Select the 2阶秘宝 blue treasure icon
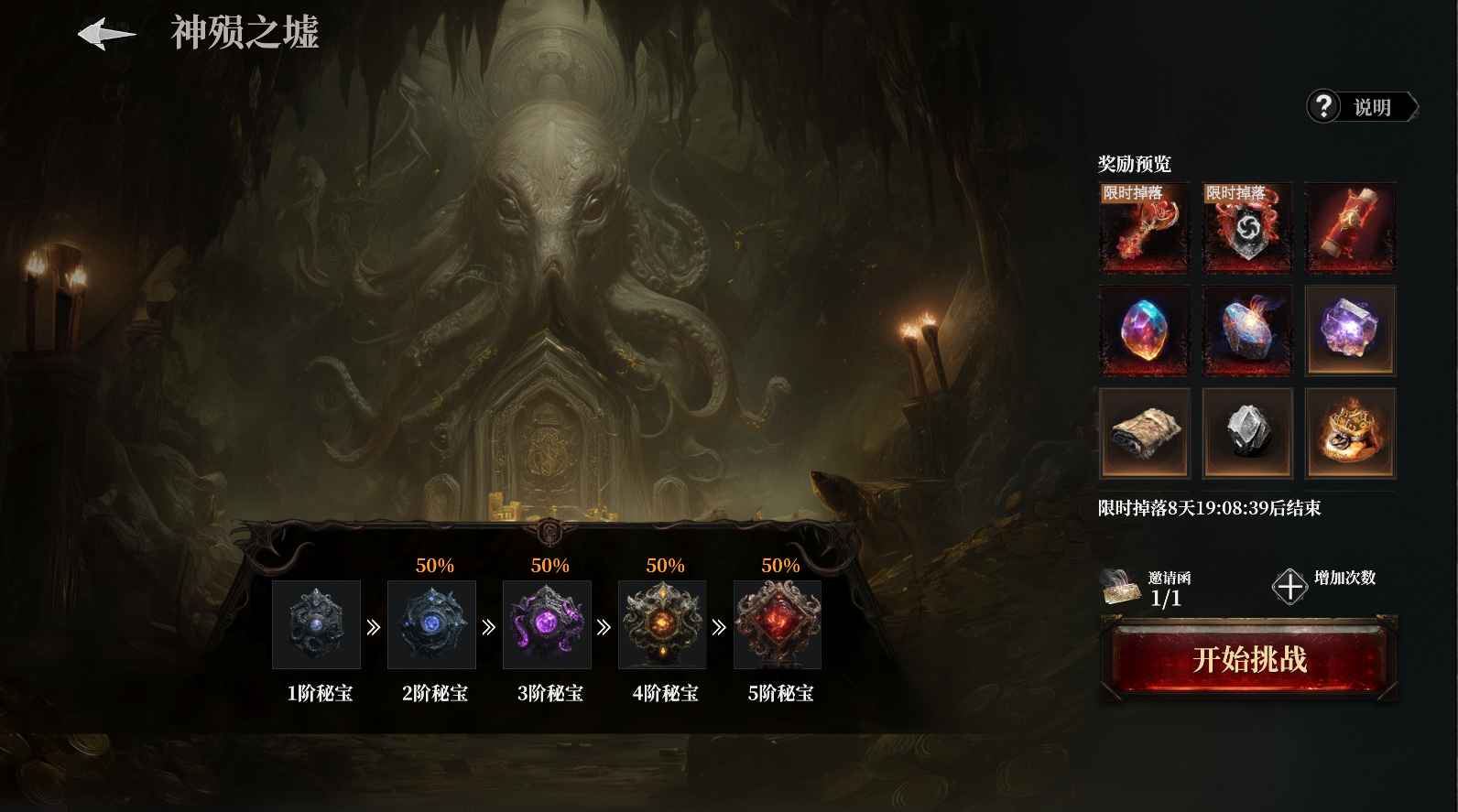Viewport: 1458px width, 812px height. (431, 624)
